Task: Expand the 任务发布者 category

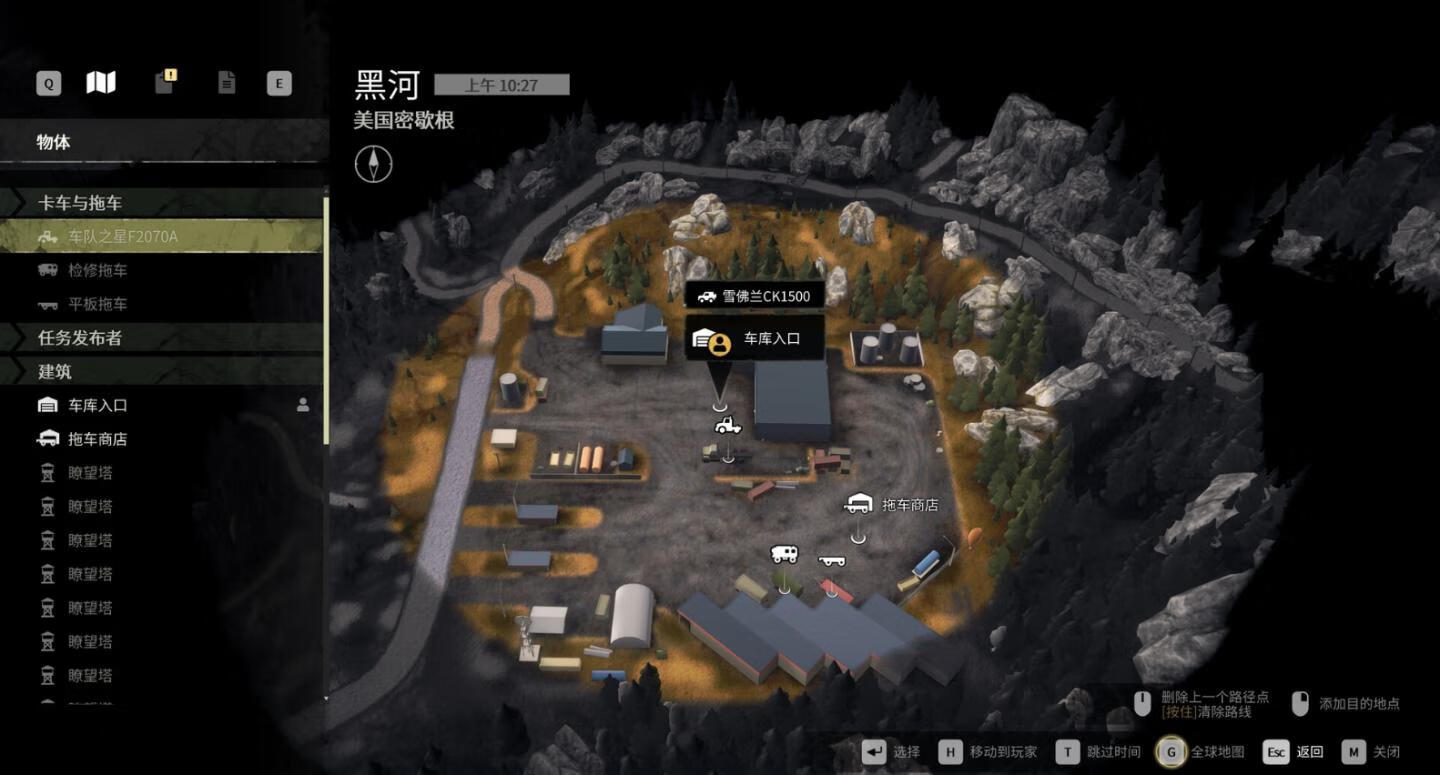Action: pos(80,338)
